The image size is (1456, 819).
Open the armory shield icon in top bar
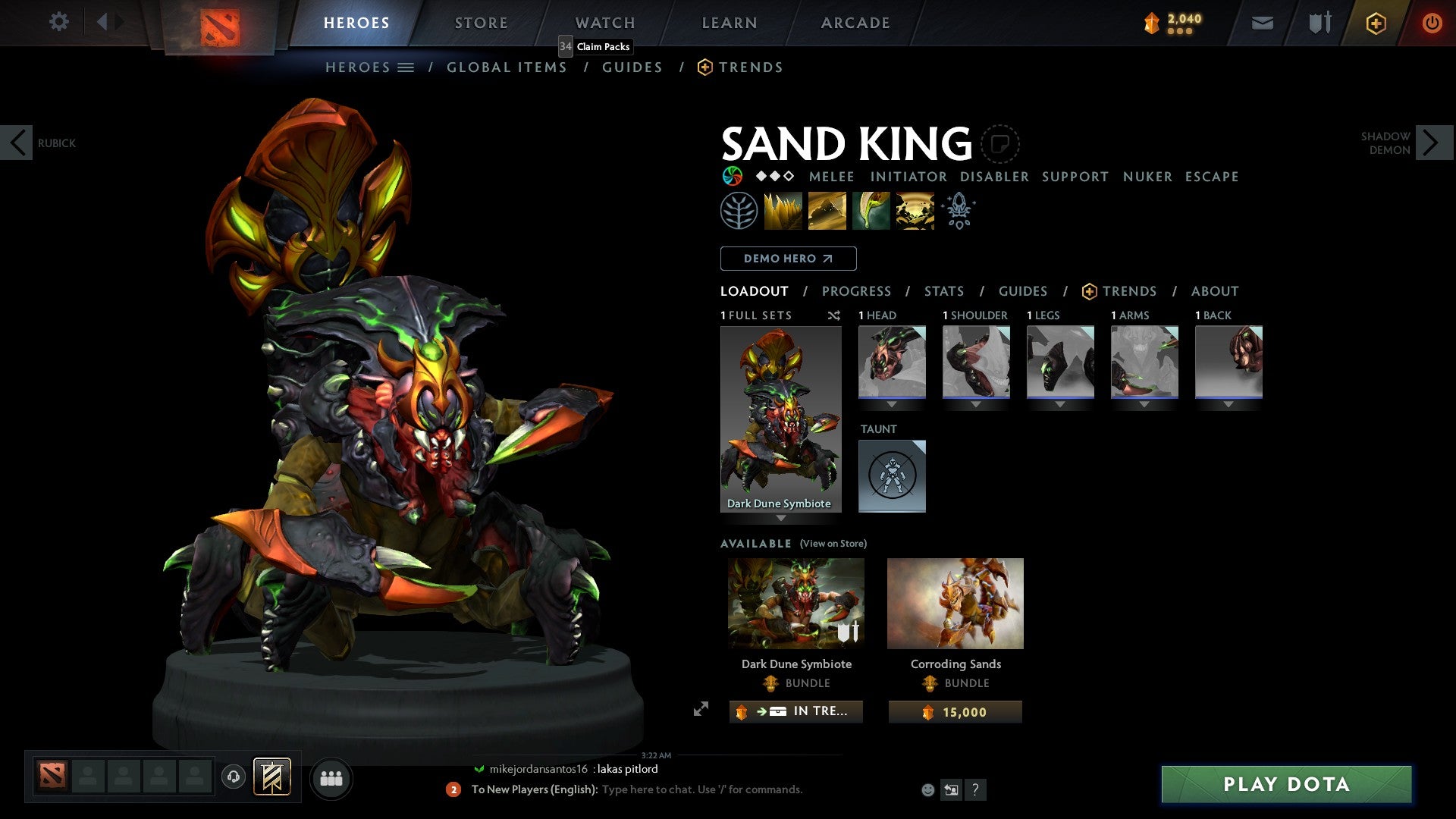(x=1319, y=22)
